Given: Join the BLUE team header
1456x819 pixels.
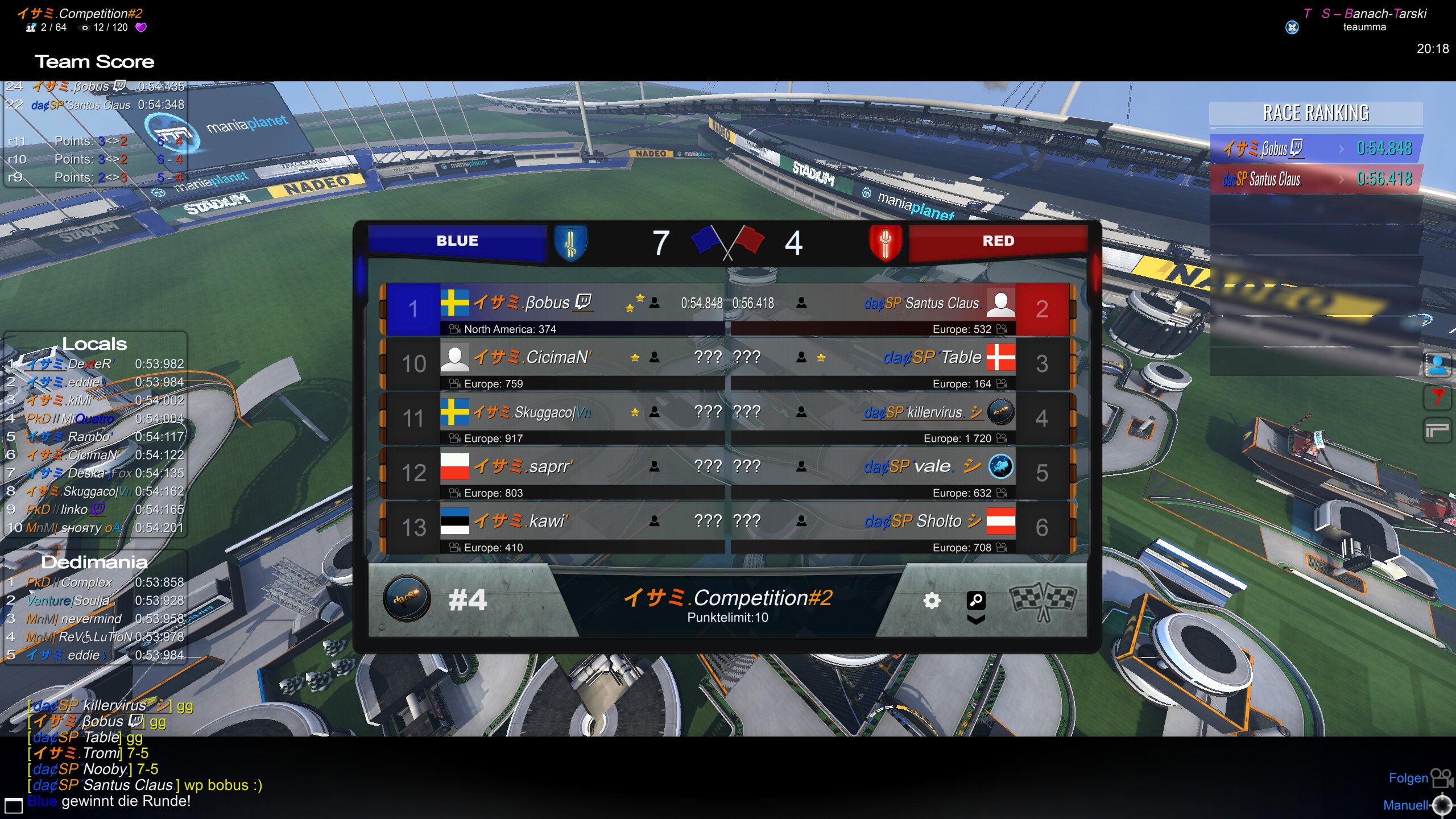Looking at the screenshot, I should point(457,241).
